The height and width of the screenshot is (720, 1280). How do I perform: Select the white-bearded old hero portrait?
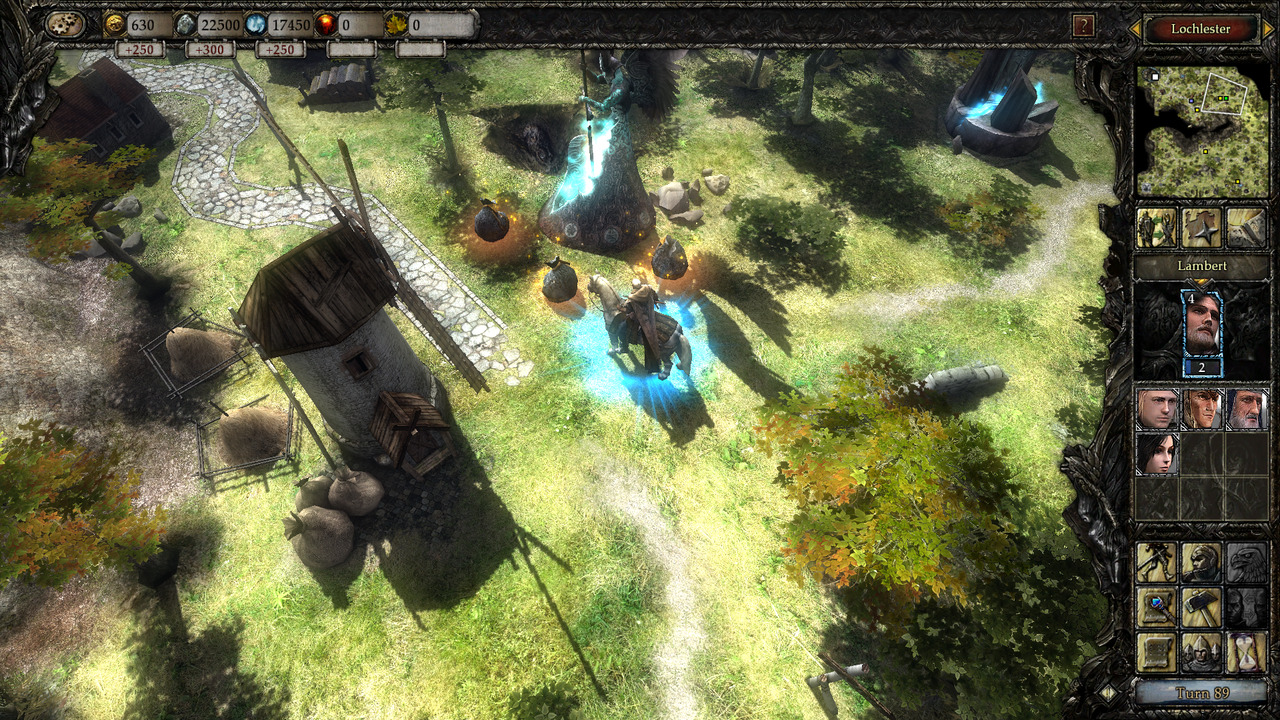1246,409
